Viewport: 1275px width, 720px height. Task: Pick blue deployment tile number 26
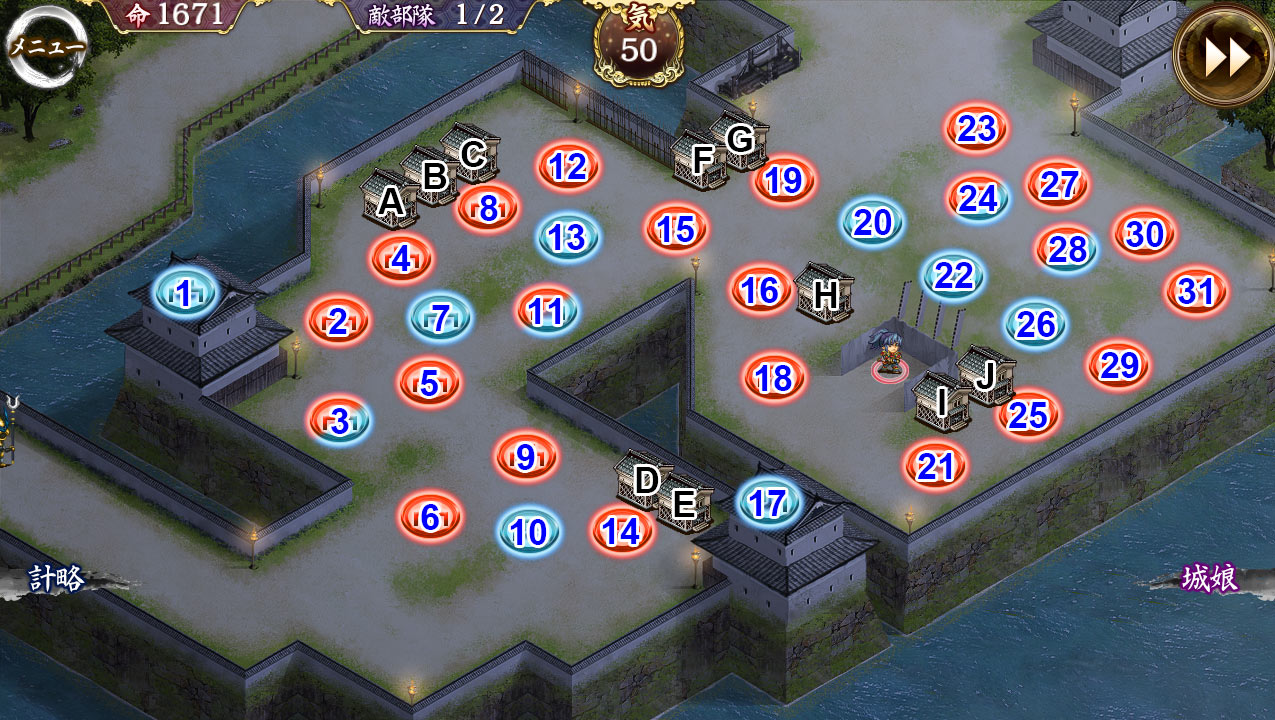tap(1036, 324)
